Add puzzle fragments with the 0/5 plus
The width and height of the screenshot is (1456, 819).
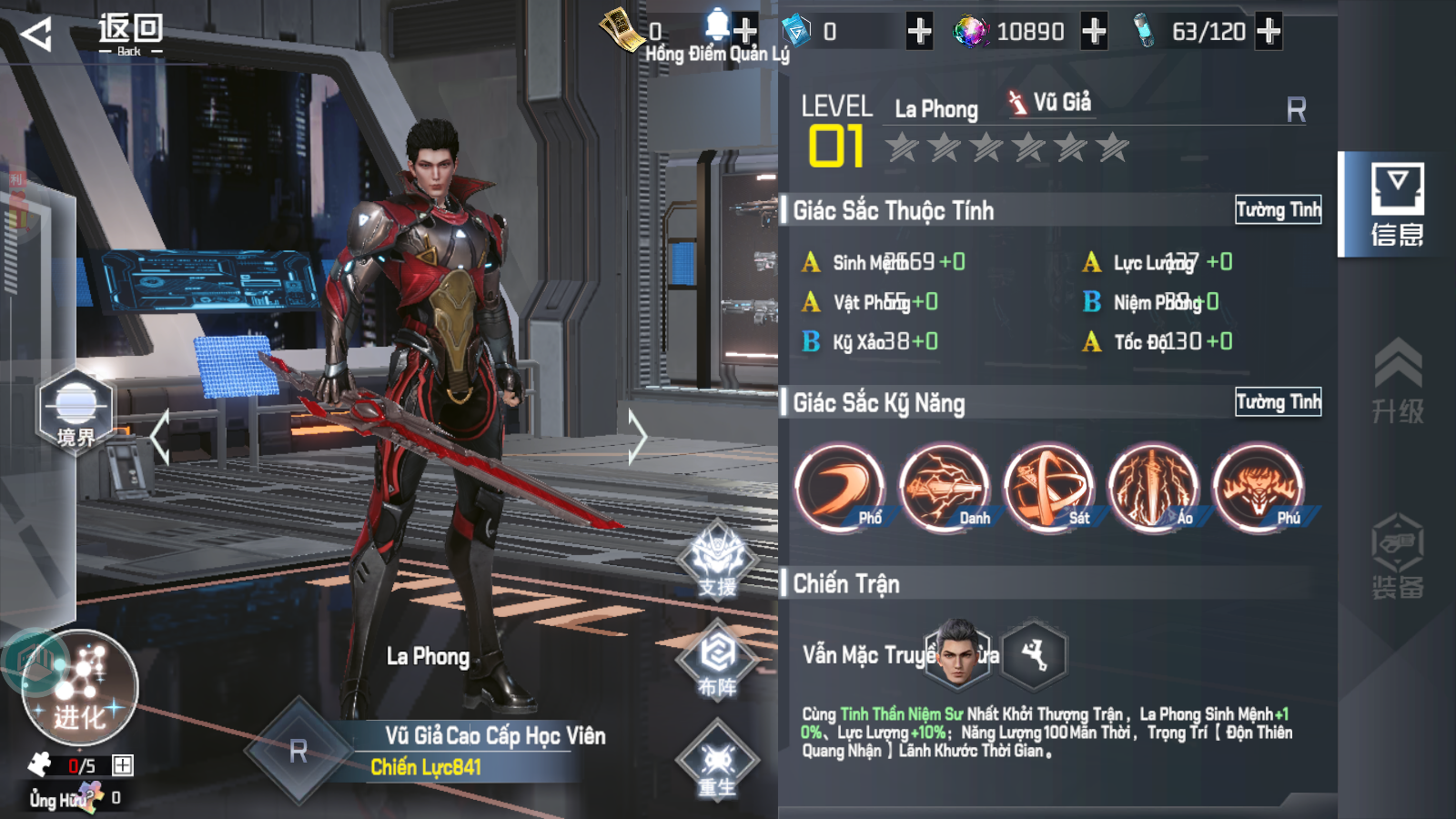point(123,765)
